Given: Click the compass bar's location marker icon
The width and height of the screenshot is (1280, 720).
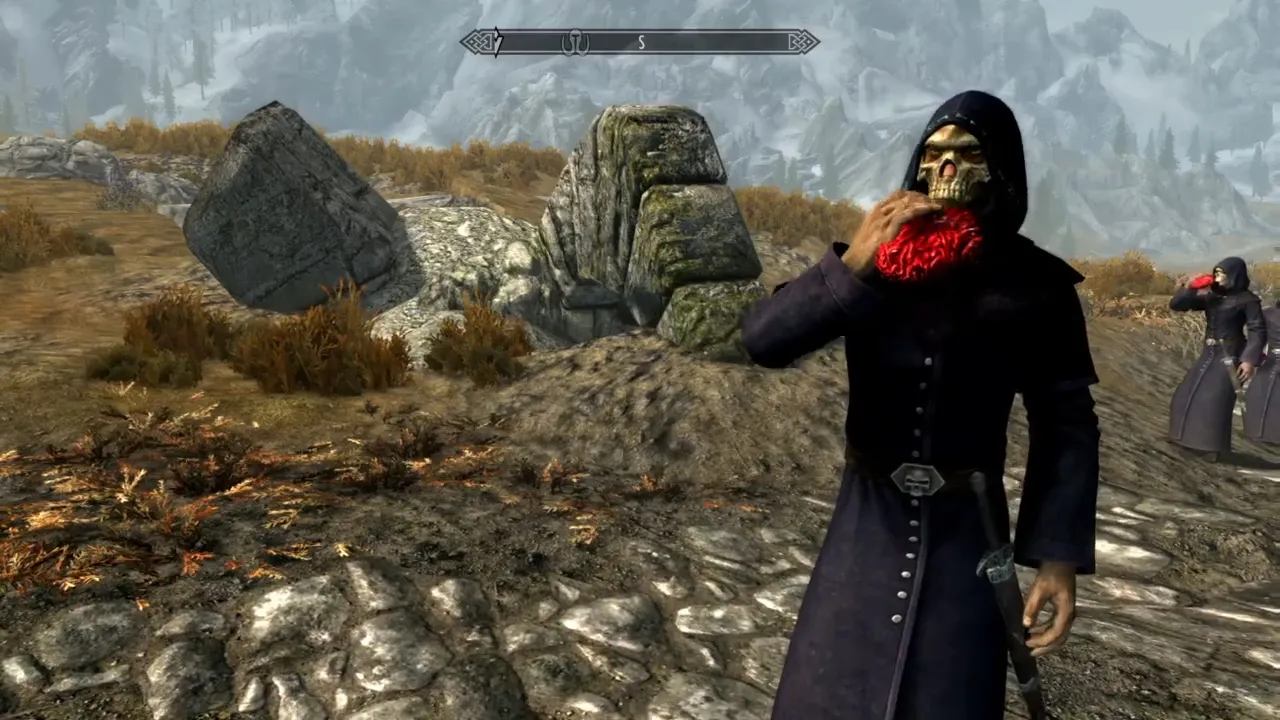Looking at the screenshot, I should click(x=575, y=42).
